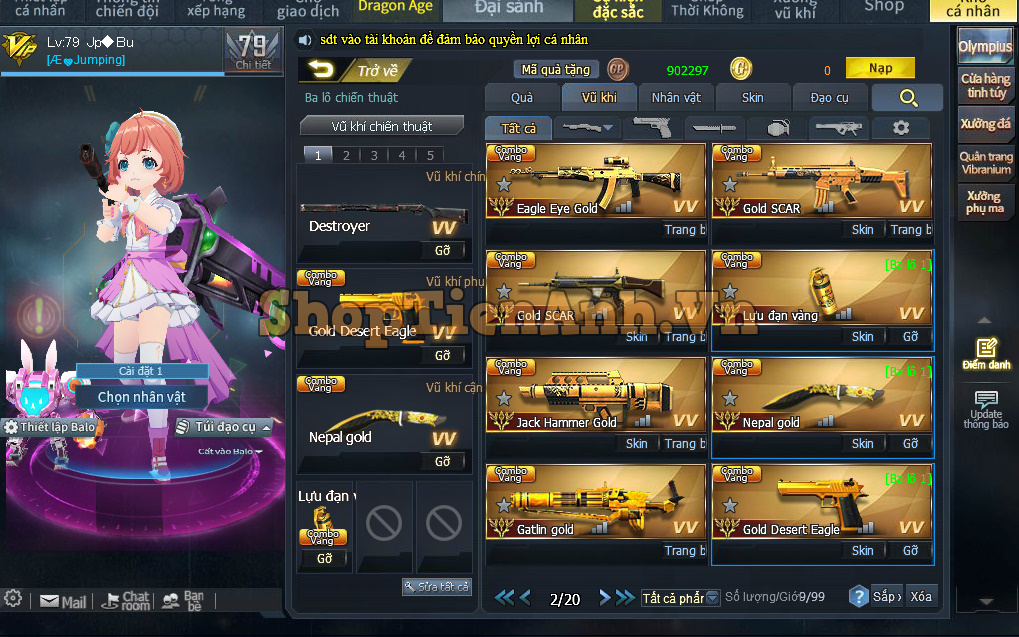This screenshot has width=1019, height=637.
Task: Switch to the Quà tab
Action: point(522,97)
